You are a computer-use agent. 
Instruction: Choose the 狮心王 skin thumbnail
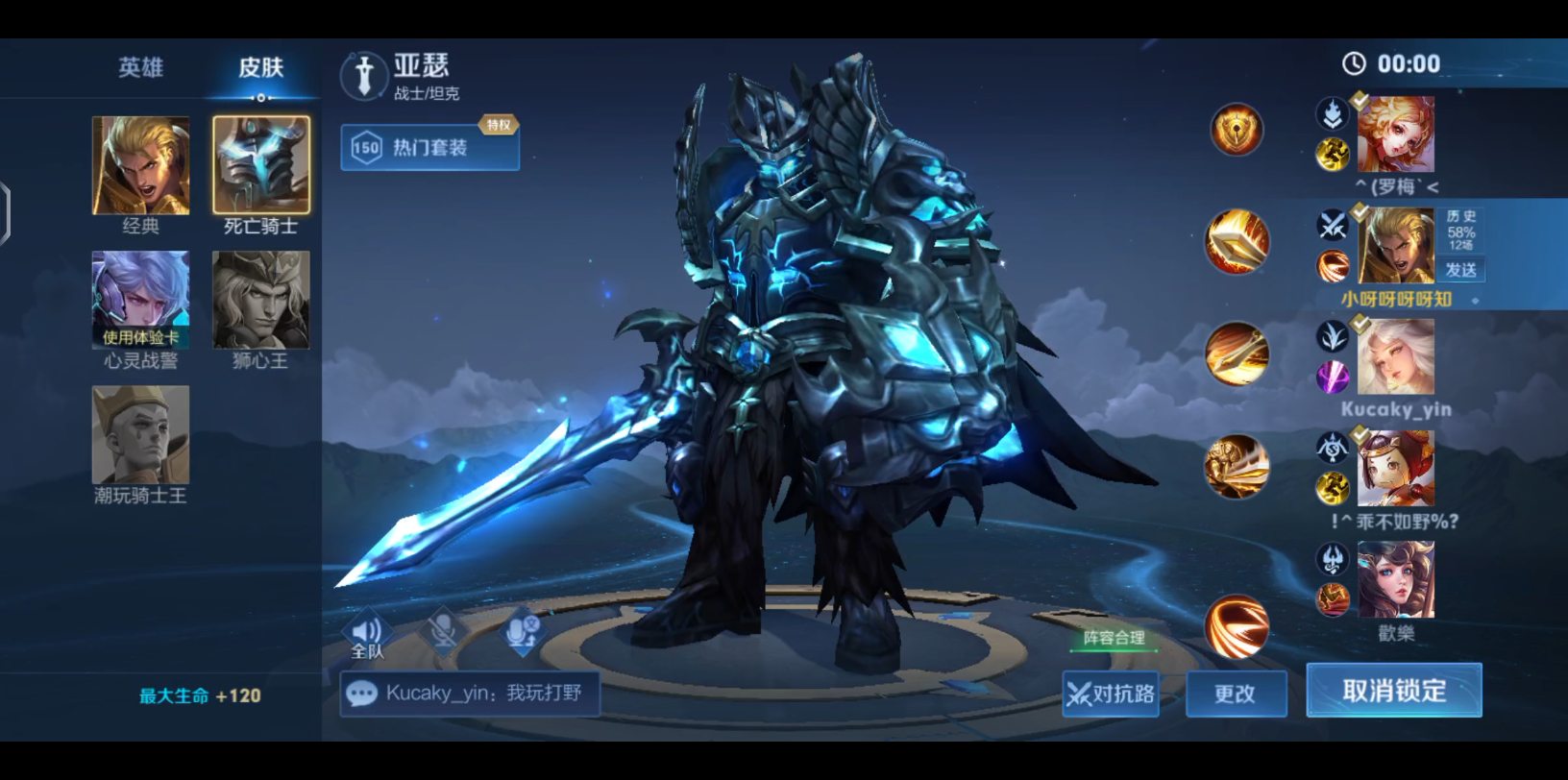tap(261, 300)
